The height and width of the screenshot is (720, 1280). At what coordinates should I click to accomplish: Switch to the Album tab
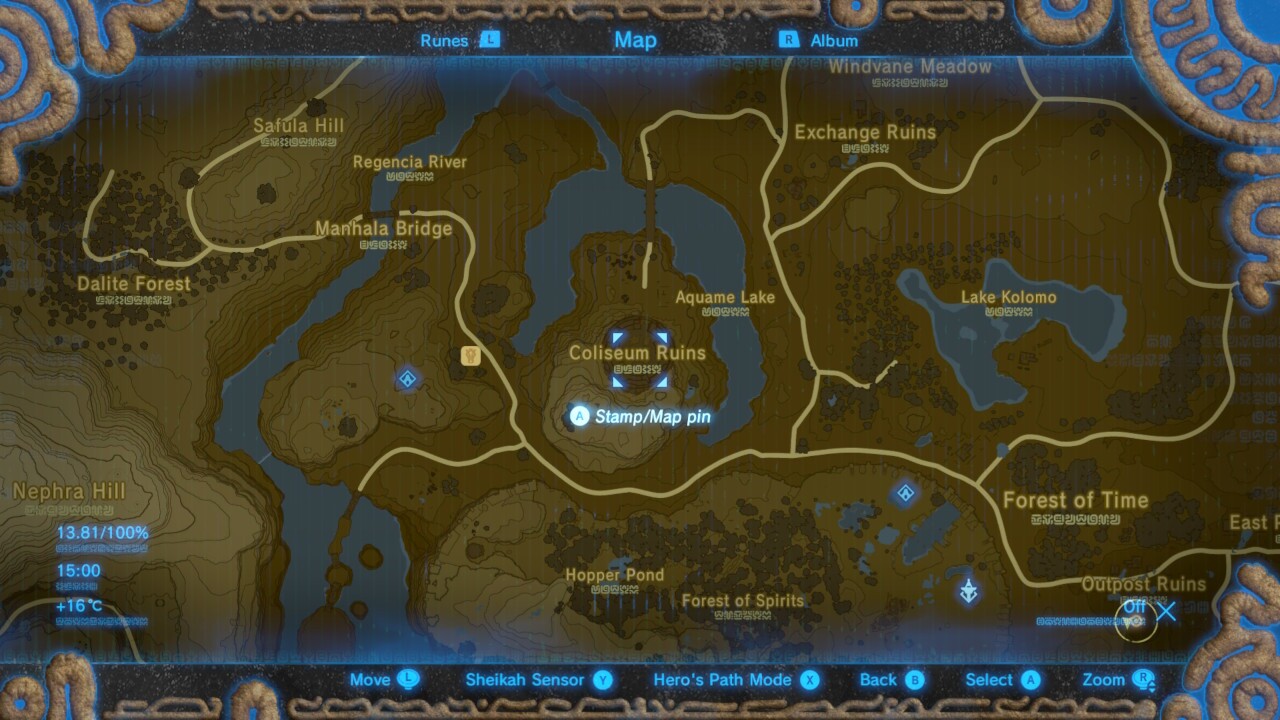(834, 41)
